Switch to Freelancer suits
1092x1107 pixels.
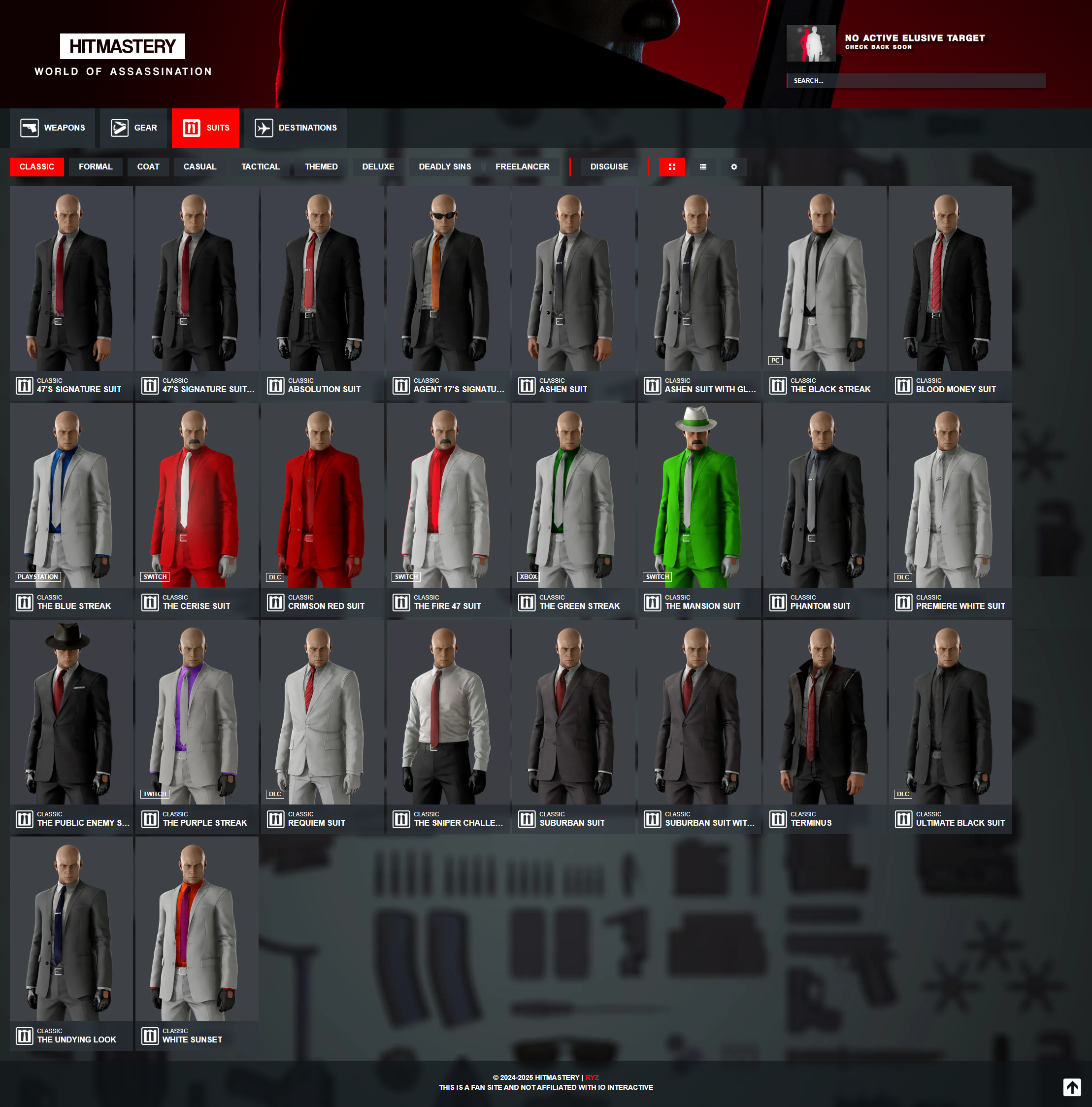coord(522,167)
